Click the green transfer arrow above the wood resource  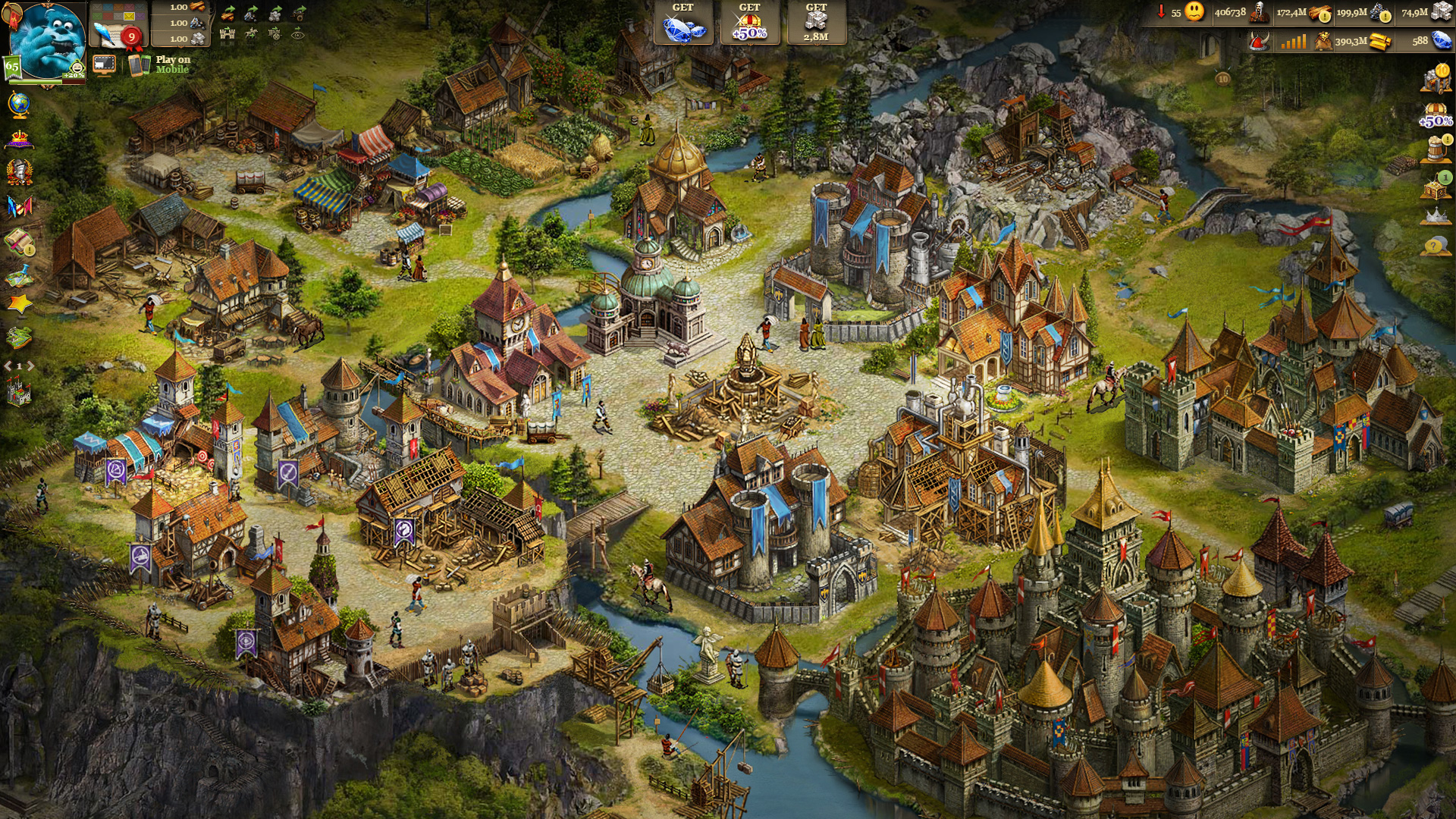tap(231, 9)
